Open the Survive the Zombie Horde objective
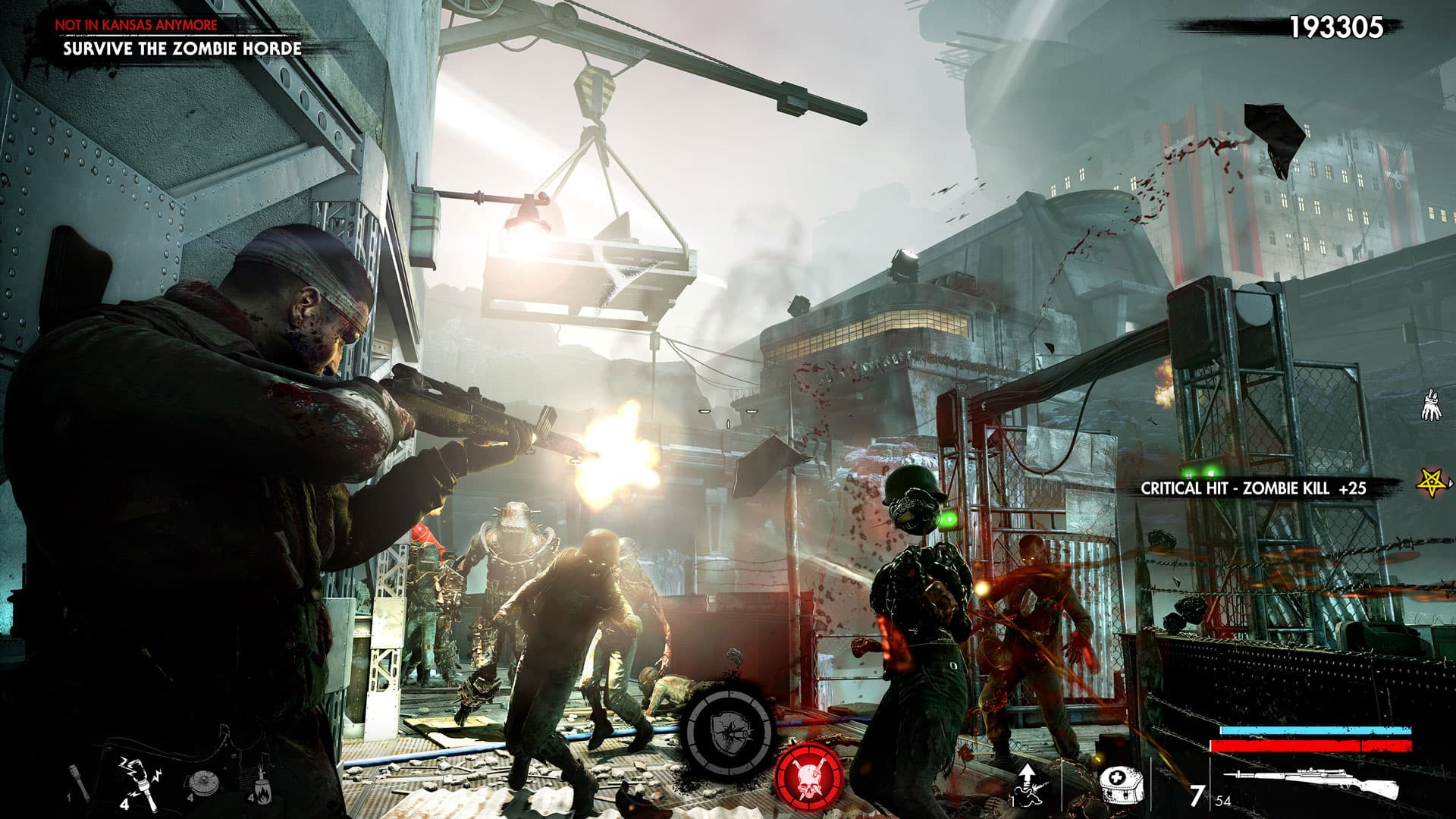The image size is (1456, 819). [x=182, y=49]
